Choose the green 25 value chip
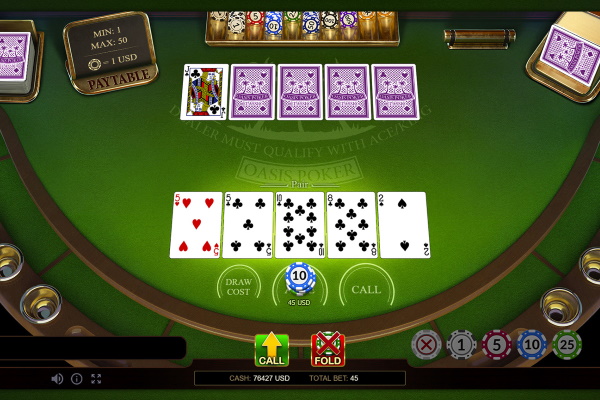 point(567,345)
